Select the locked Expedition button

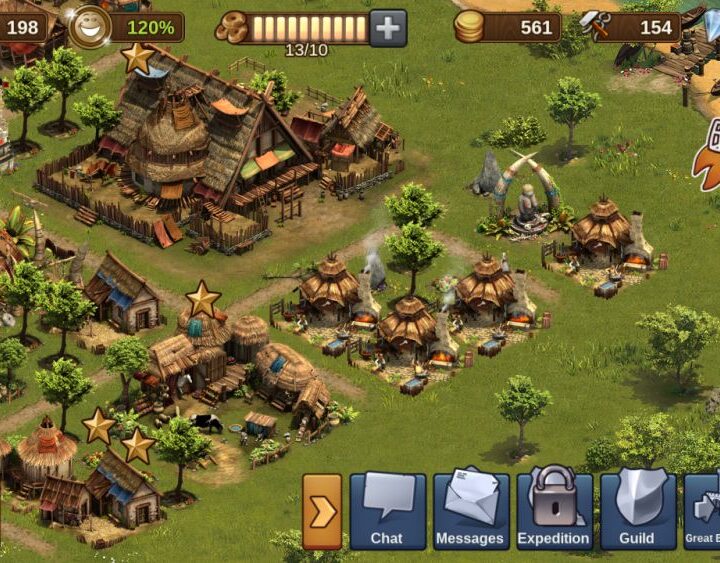click(554, 511)
